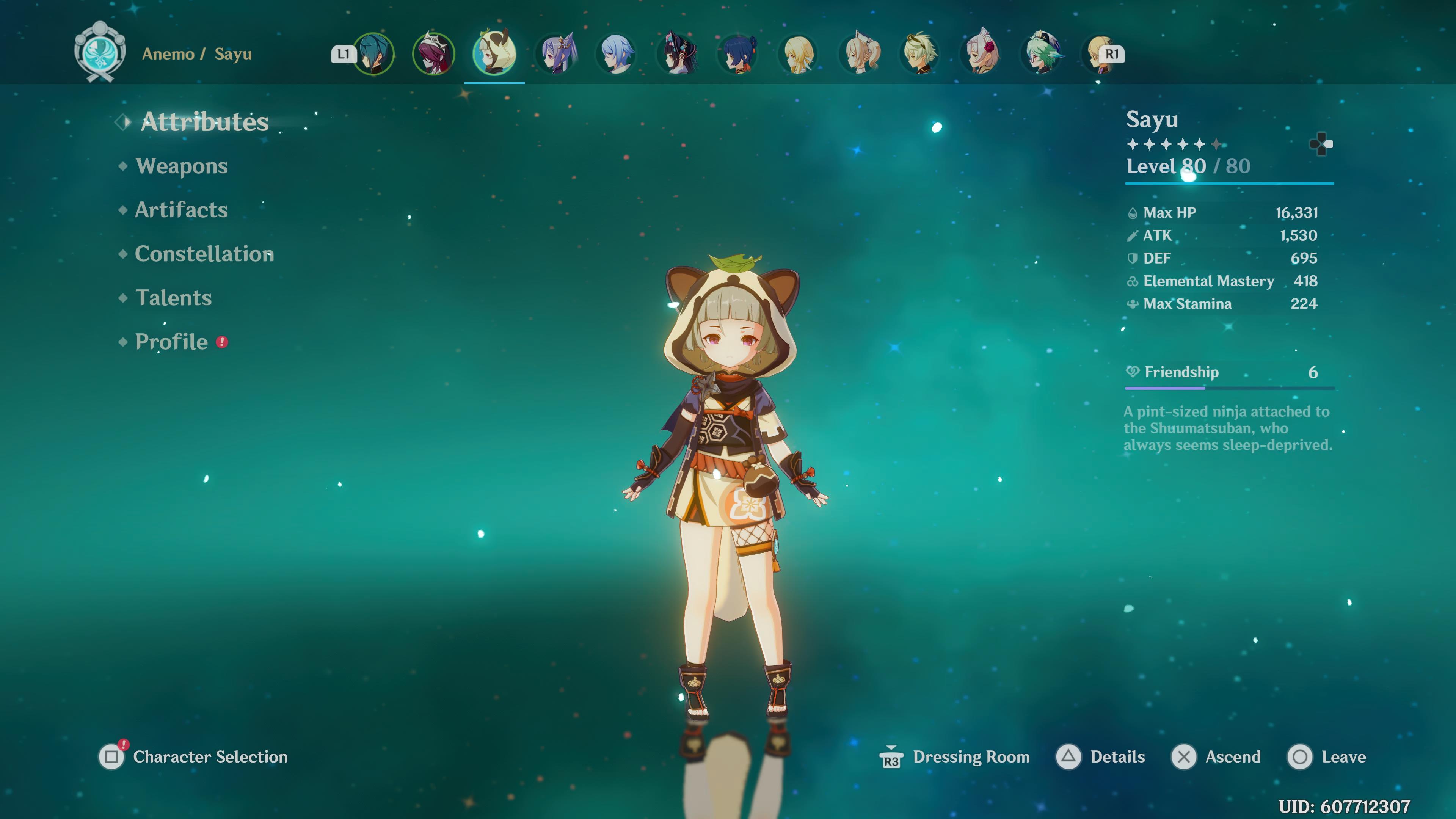The width and height of the screenshot is (1456, 819).
Task: Switch to Keqing's portrait
Action: (x=557, y=54)
